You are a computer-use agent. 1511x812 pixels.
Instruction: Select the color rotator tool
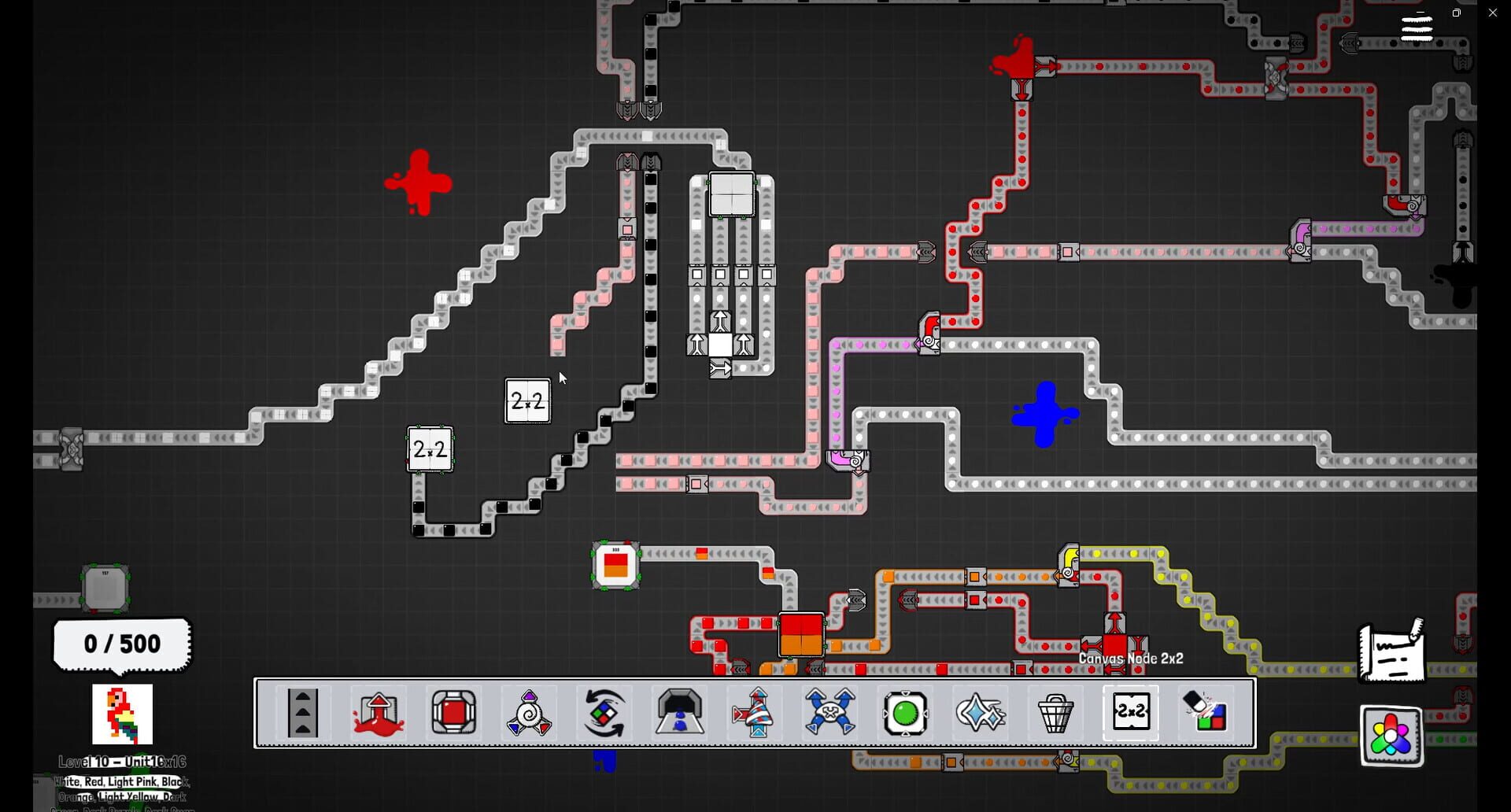pyautogui.click(x=604, y=713)
